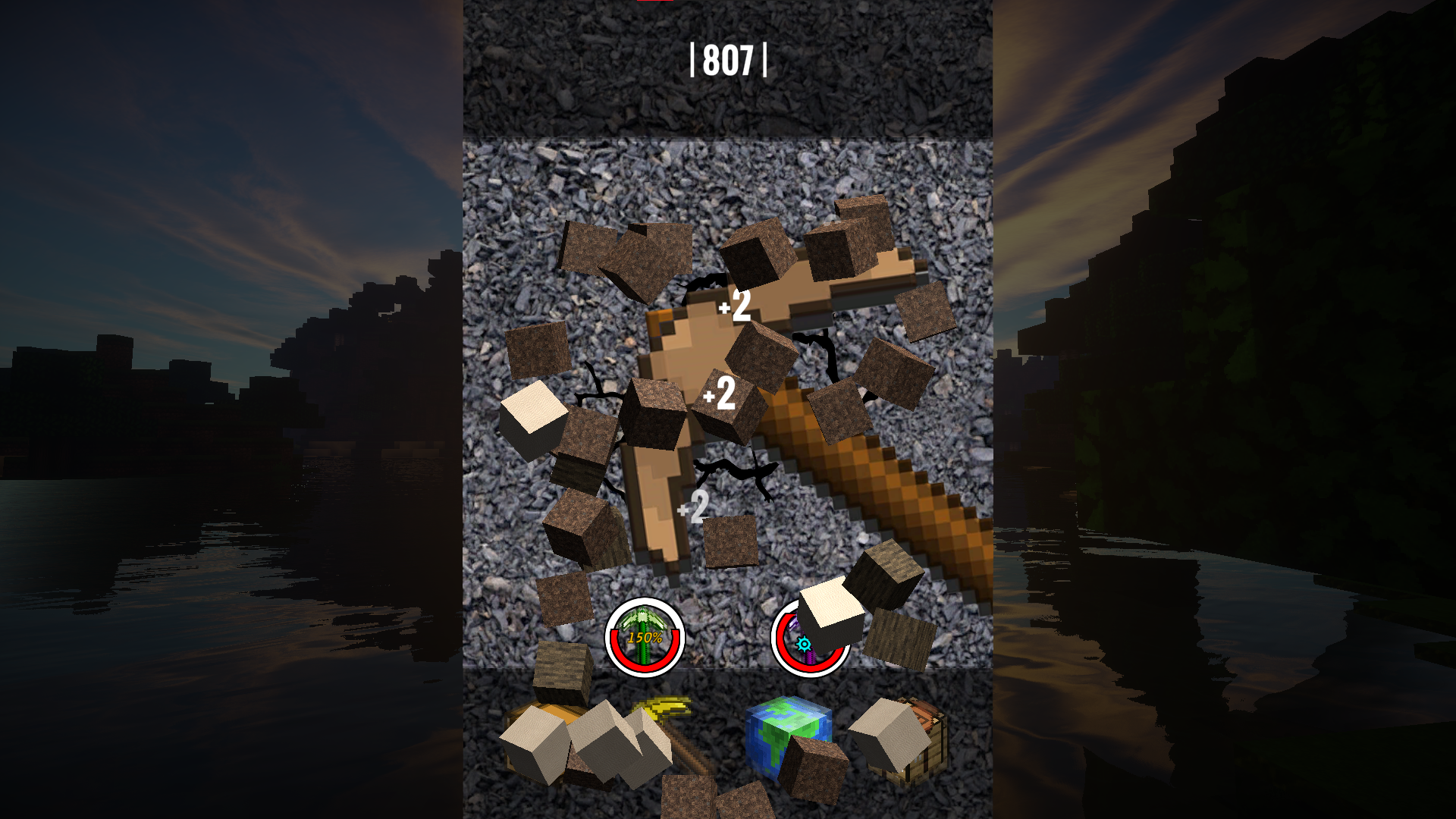Click the banana loot pile icon
The width and height of the screenshot is (1456, 819).
[x=658, y=707]
